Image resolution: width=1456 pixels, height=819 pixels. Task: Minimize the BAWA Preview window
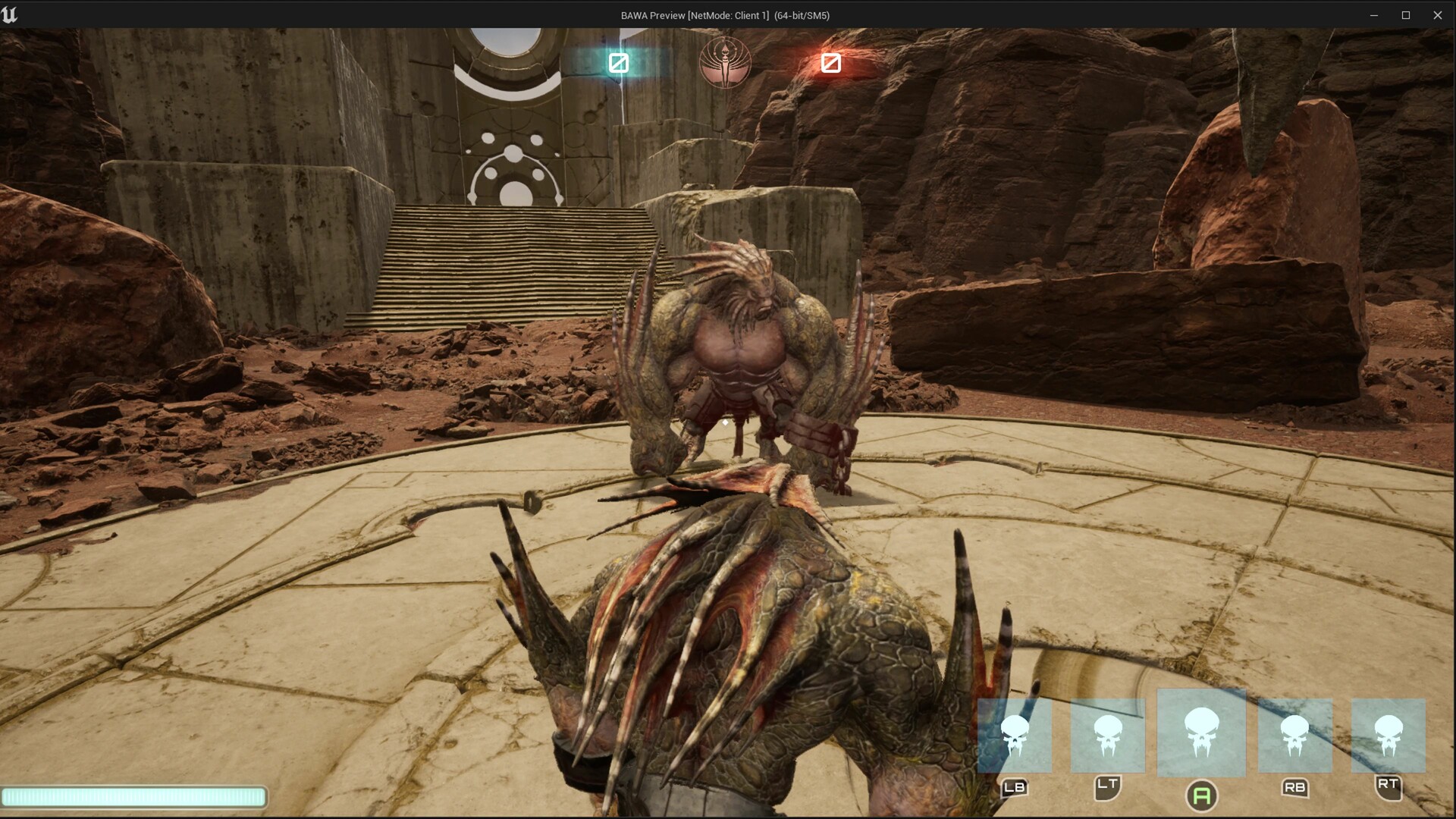(x=1373, y=15)
